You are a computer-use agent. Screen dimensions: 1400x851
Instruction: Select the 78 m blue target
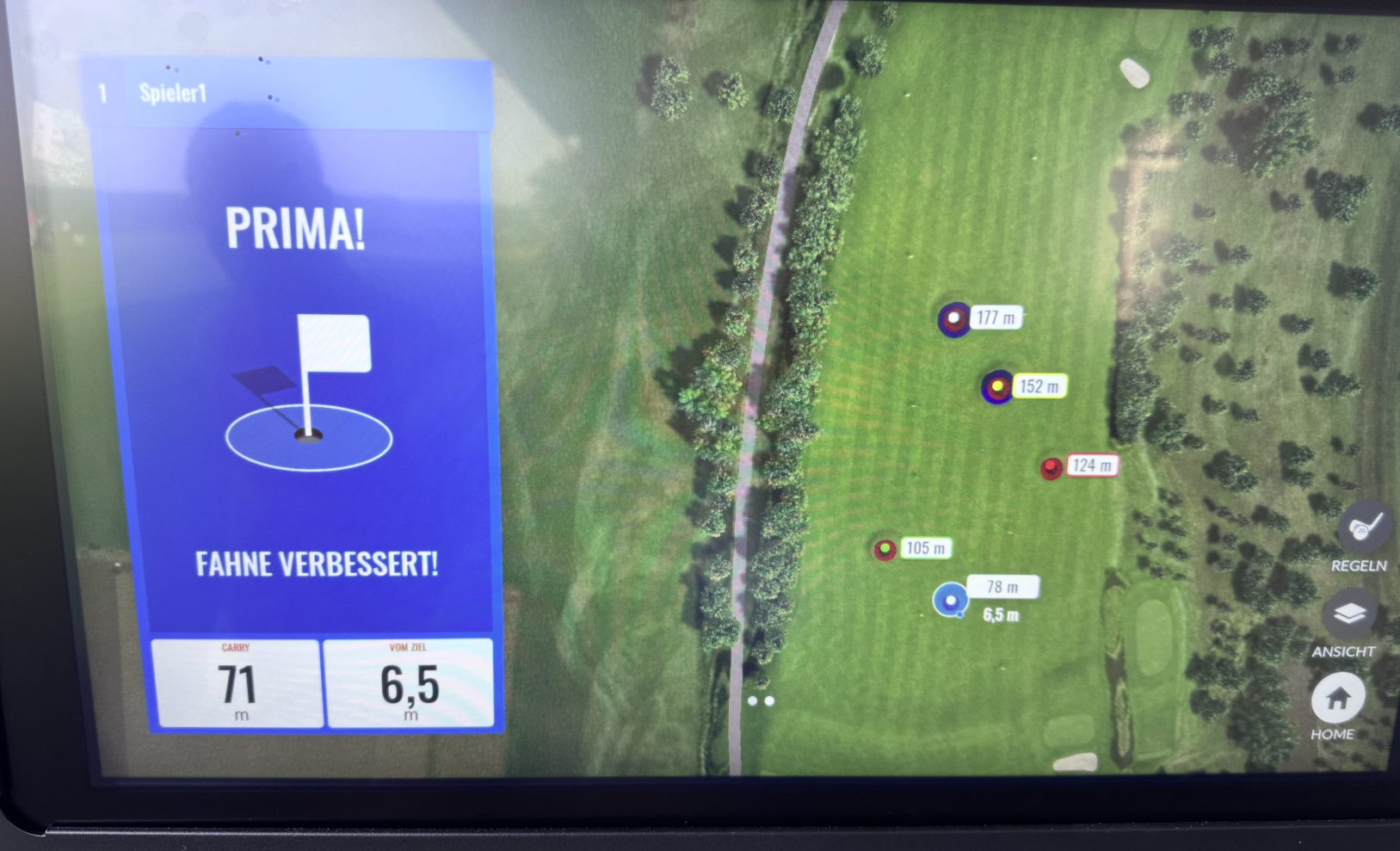950,600
